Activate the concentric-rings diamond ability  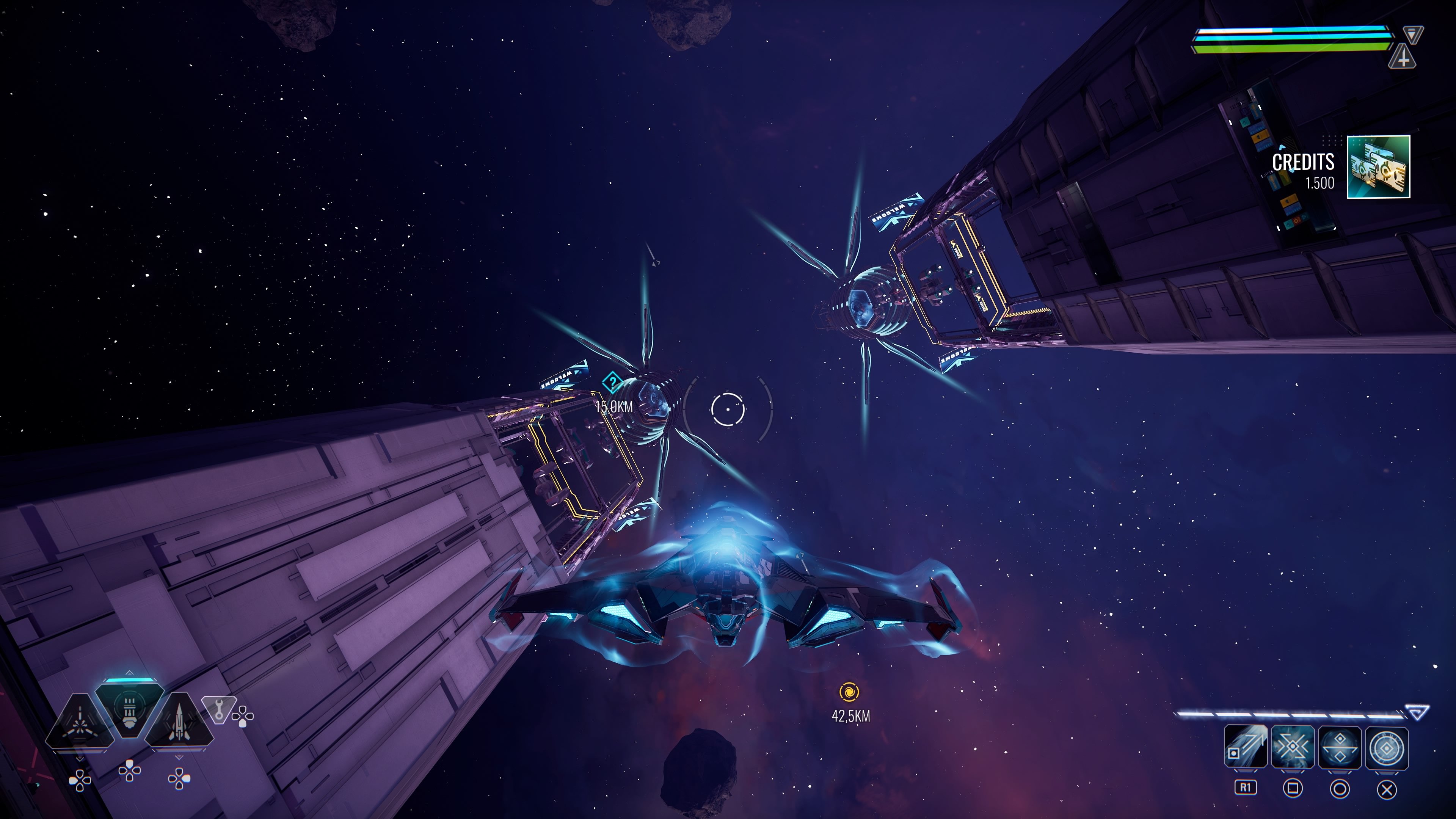1387,747
